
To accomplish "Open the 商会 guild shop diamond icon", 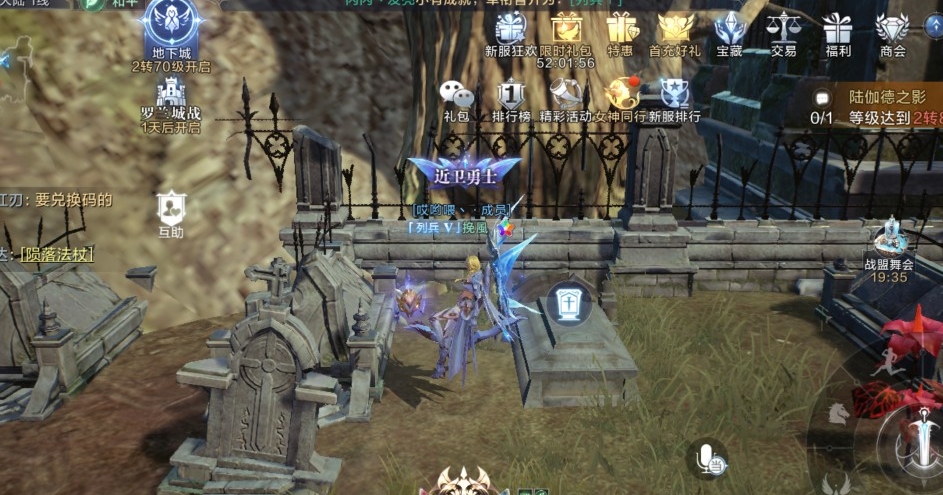I will (892, 28).
